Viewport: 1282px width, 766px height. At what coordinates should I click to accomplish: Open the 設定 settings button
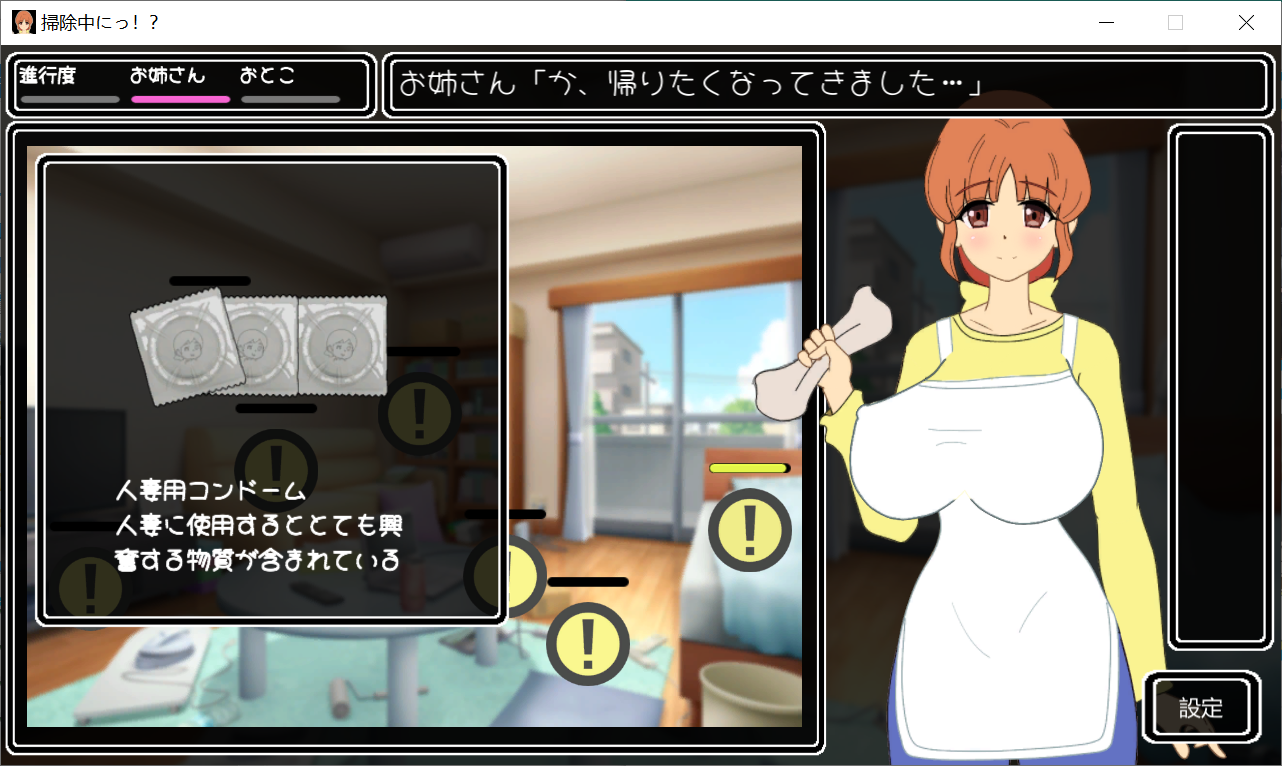[1201, 708]
